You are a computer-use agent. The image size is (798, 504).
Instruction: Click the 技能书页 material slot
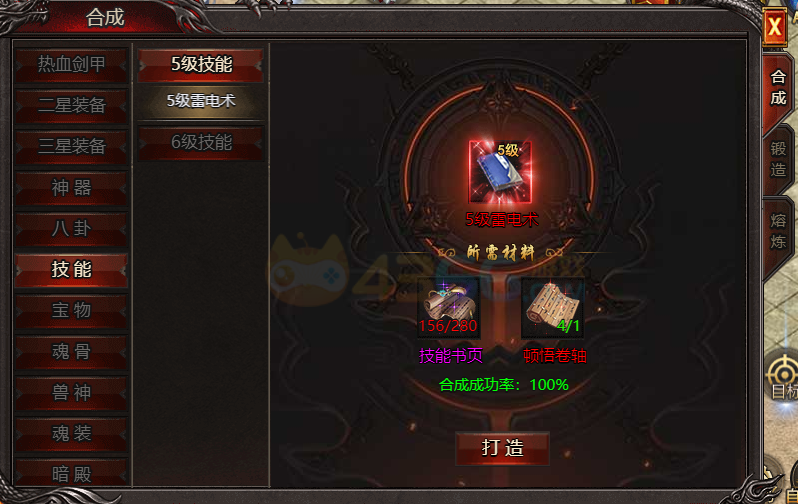[449, 308]
